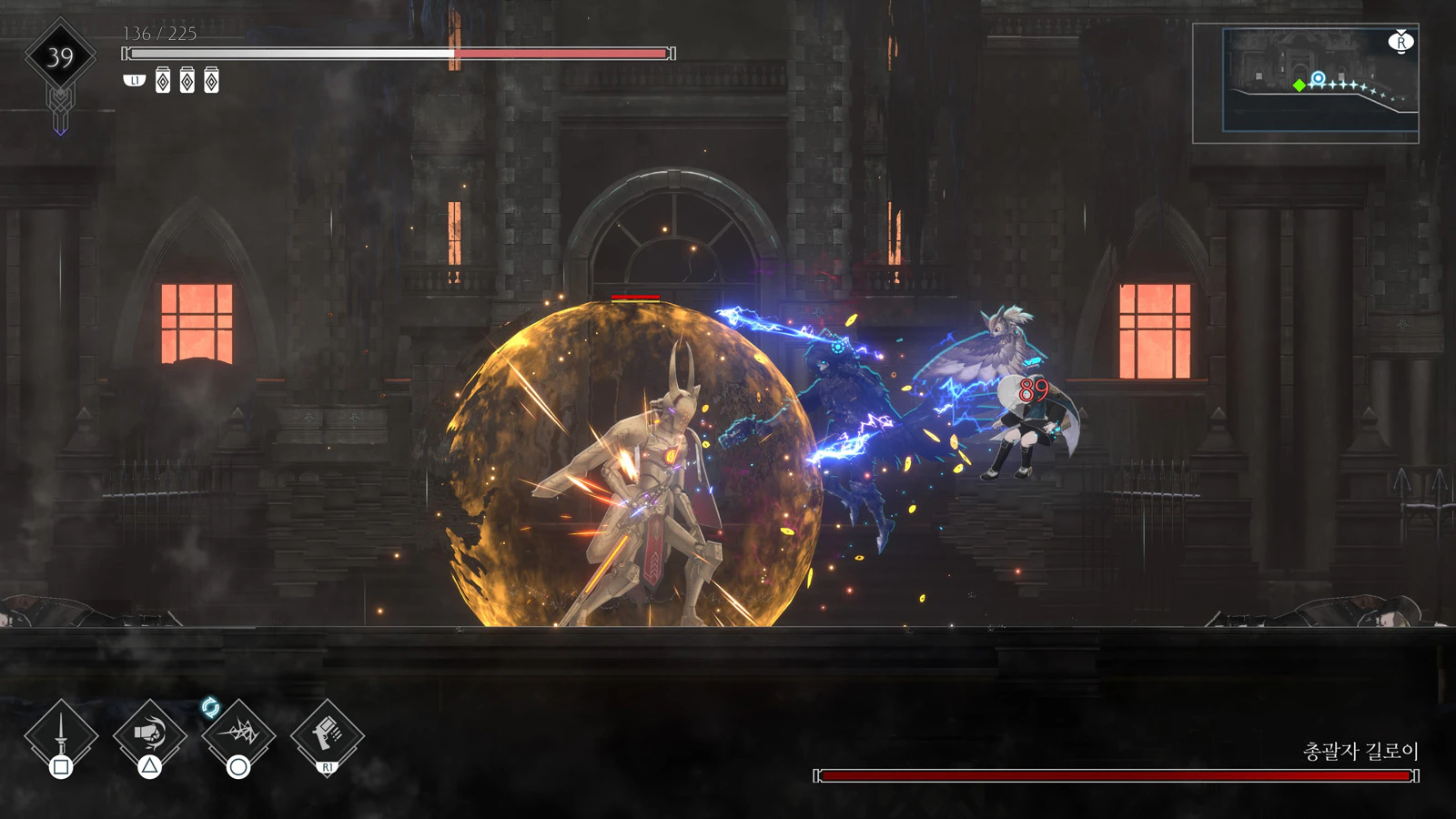The image size is (1456, 819).
Task: Use the lightning burst skill icon
Action: pyautogui.click(x=238, y=733)
